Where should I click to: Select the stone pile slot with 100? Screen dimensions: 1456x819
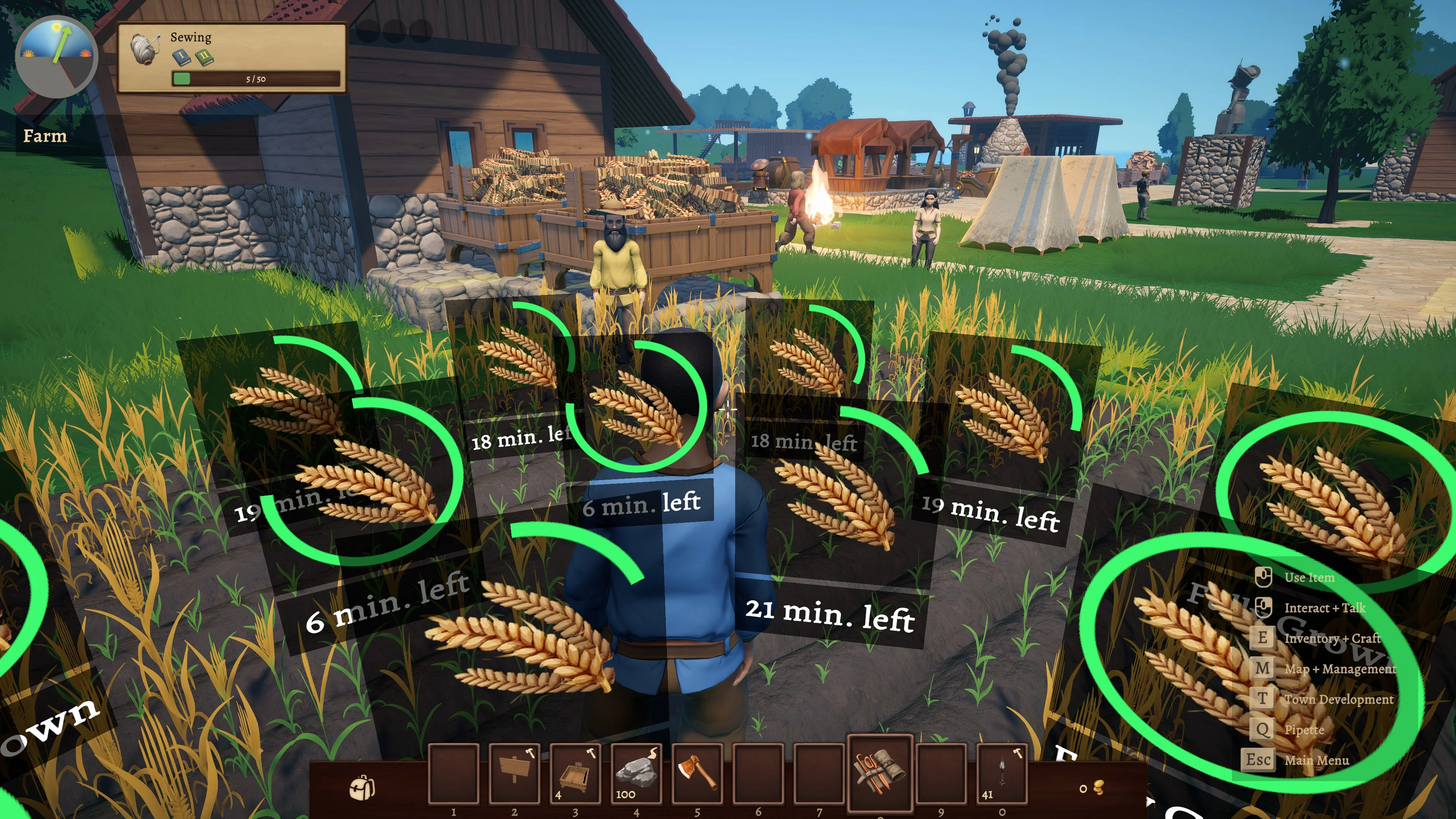pyautogui.click(x=636, y=773)
